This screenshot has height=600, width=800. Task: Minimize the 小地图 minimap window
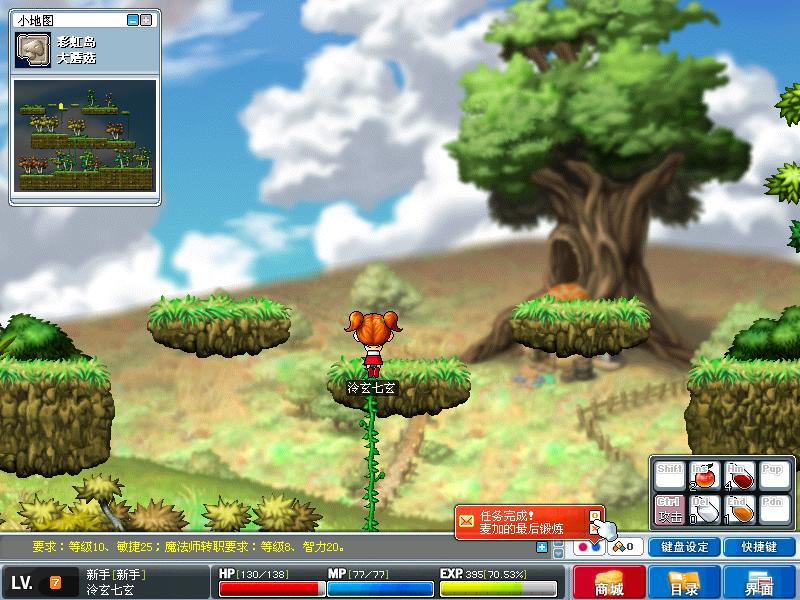click(x=133, y=19)
